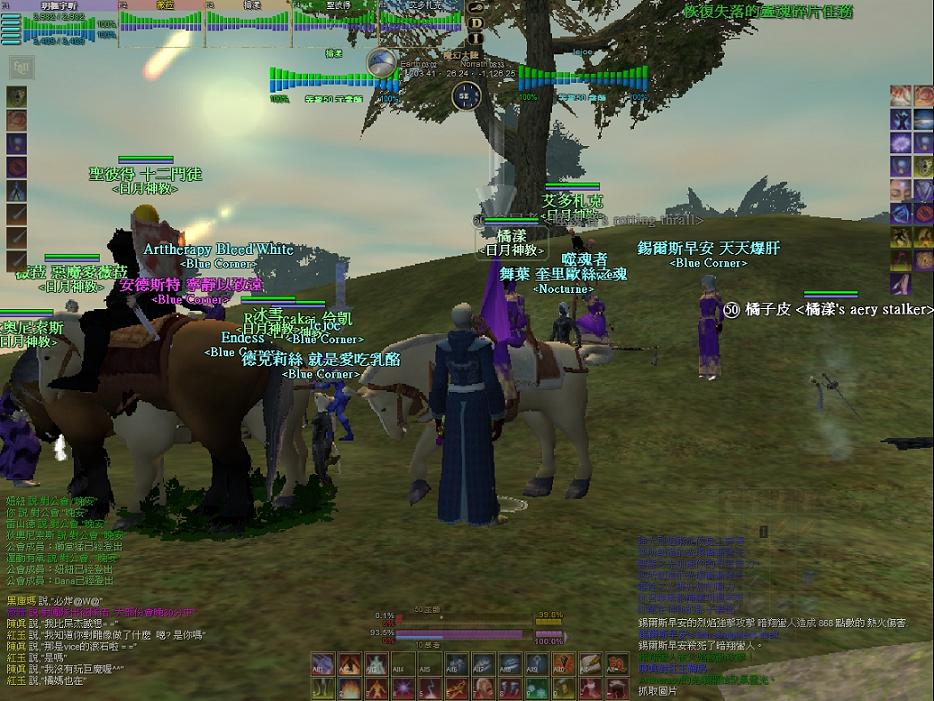
Task: Click the I button below the D
Action: click(476, 39)
